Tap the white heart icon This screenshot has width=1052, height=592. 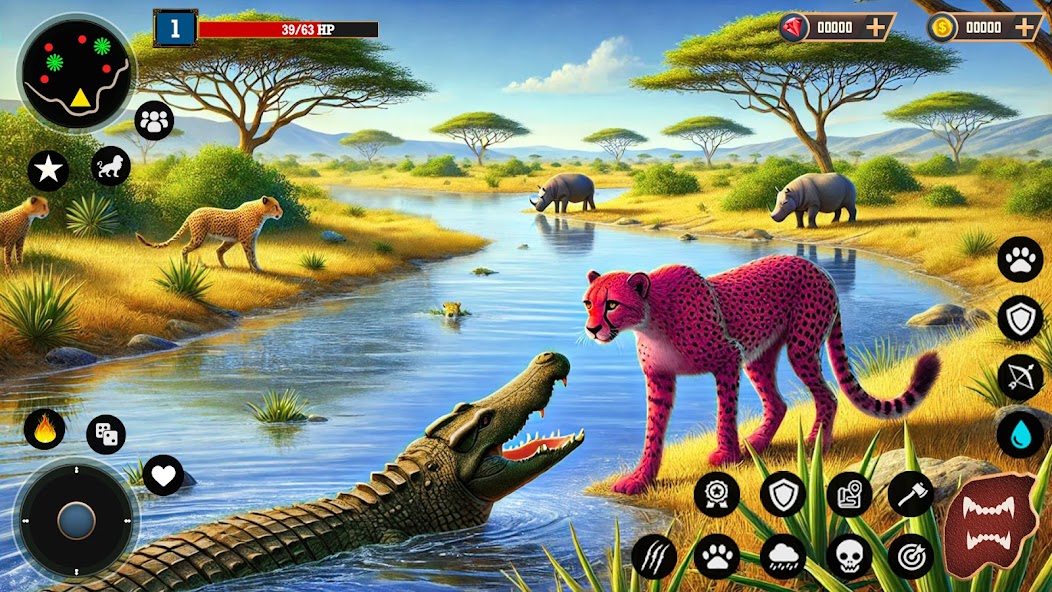(163, 475)
